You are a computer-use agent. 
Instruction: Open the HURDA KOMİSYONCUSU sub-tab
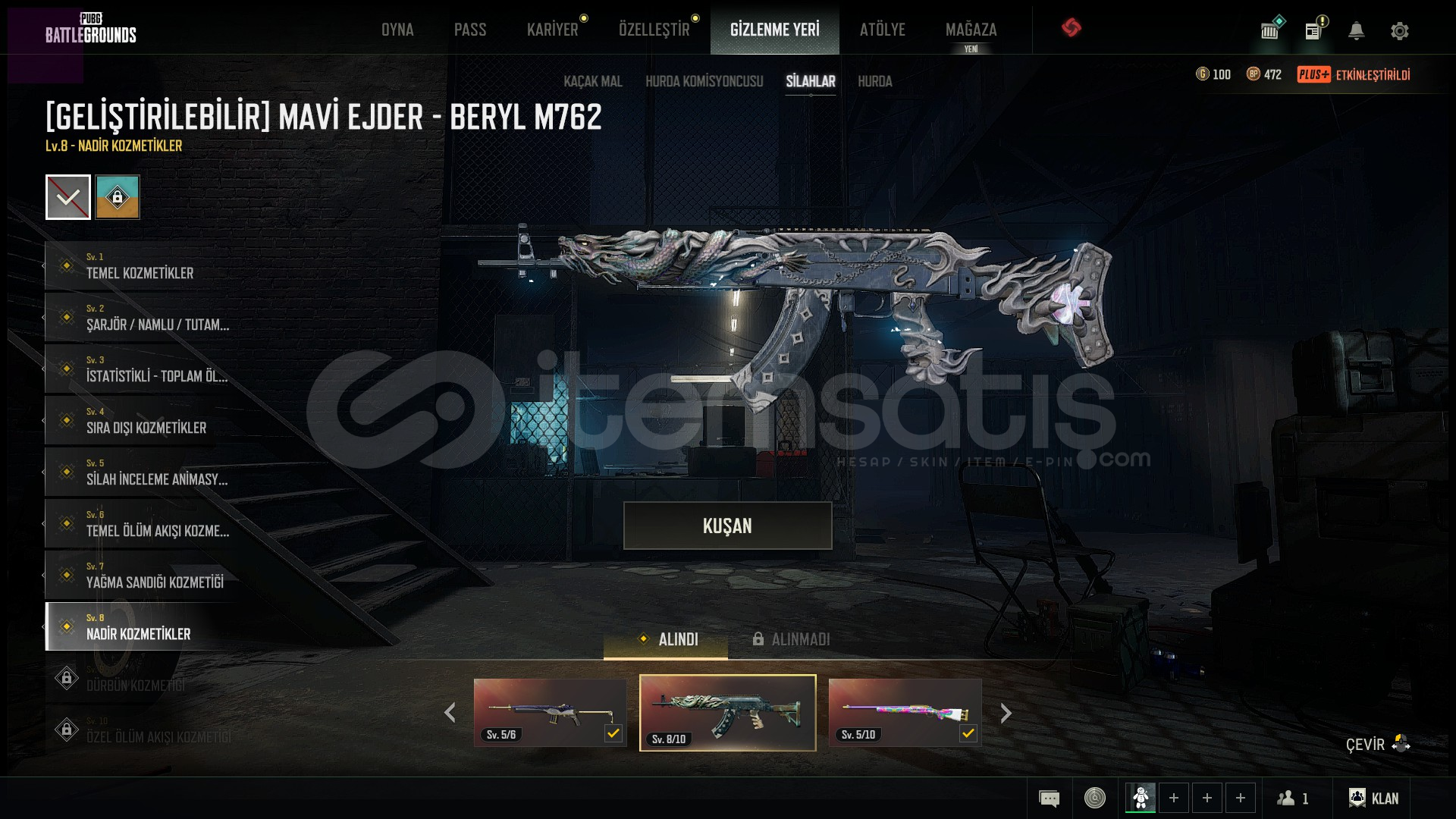pyautogui.click(x=704, y=81)
